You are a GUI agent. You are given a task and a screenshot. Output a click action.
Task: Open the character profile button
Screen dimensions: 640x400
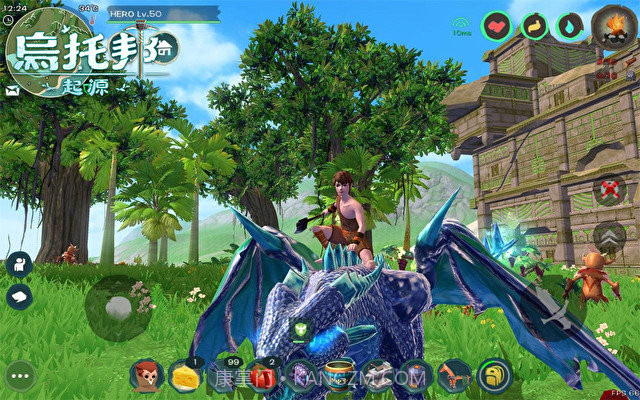tap(18, 264)
